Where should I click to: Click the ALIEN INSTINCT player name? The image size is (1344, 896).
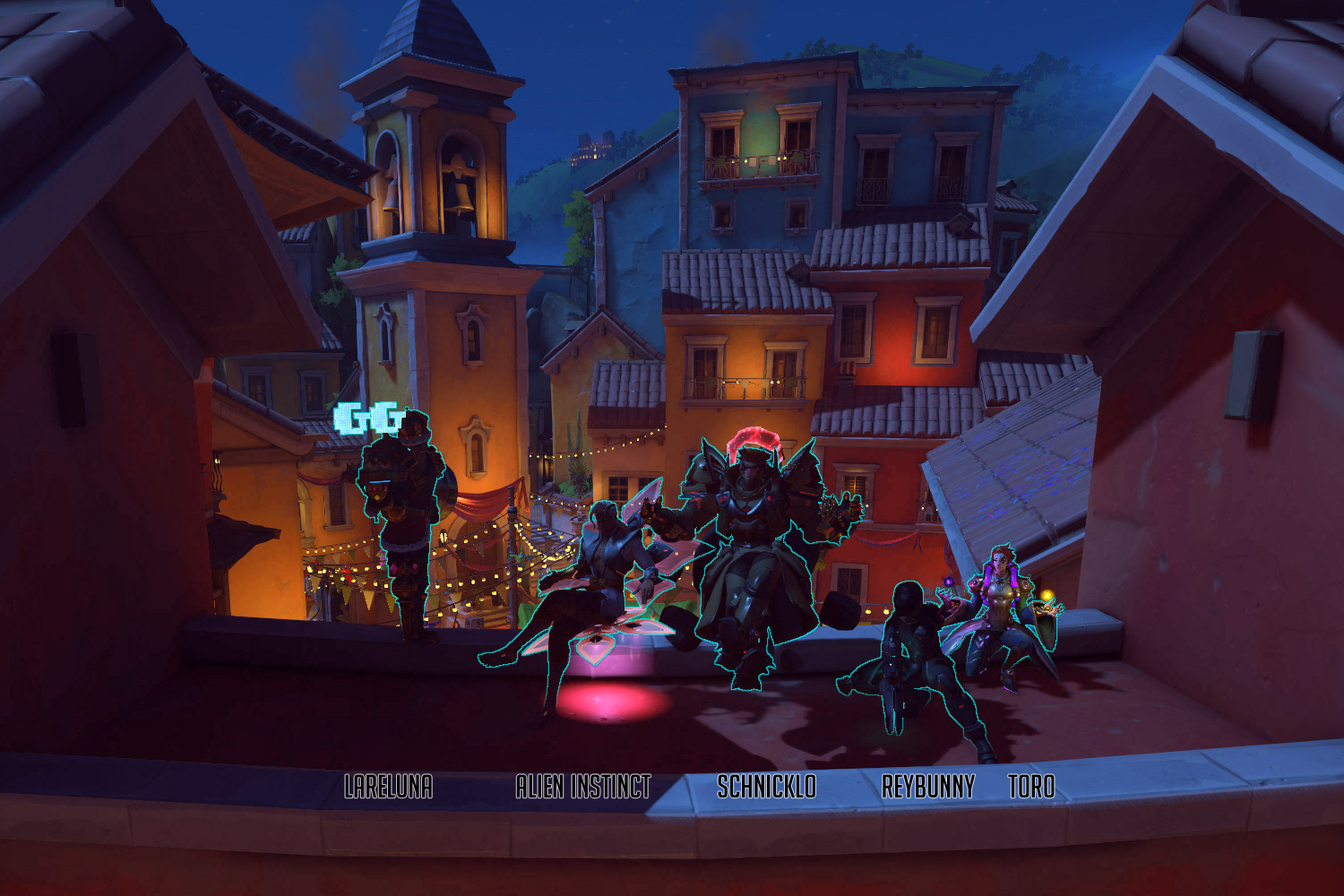click(583, 787)
